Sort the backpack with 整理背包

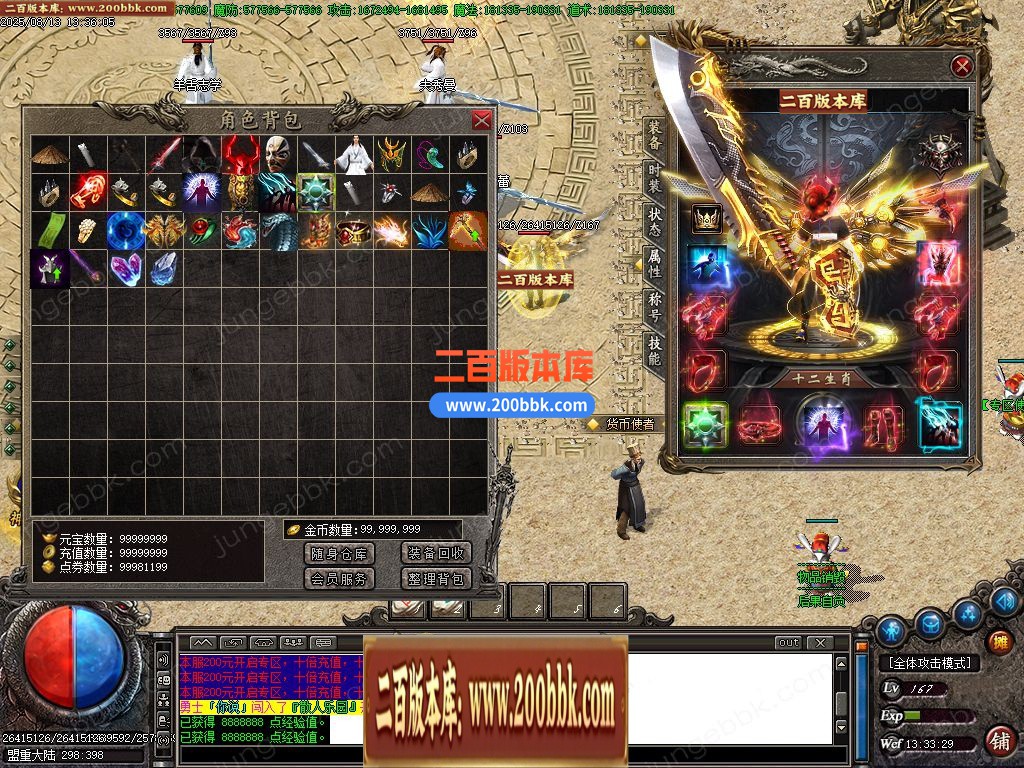435,578
